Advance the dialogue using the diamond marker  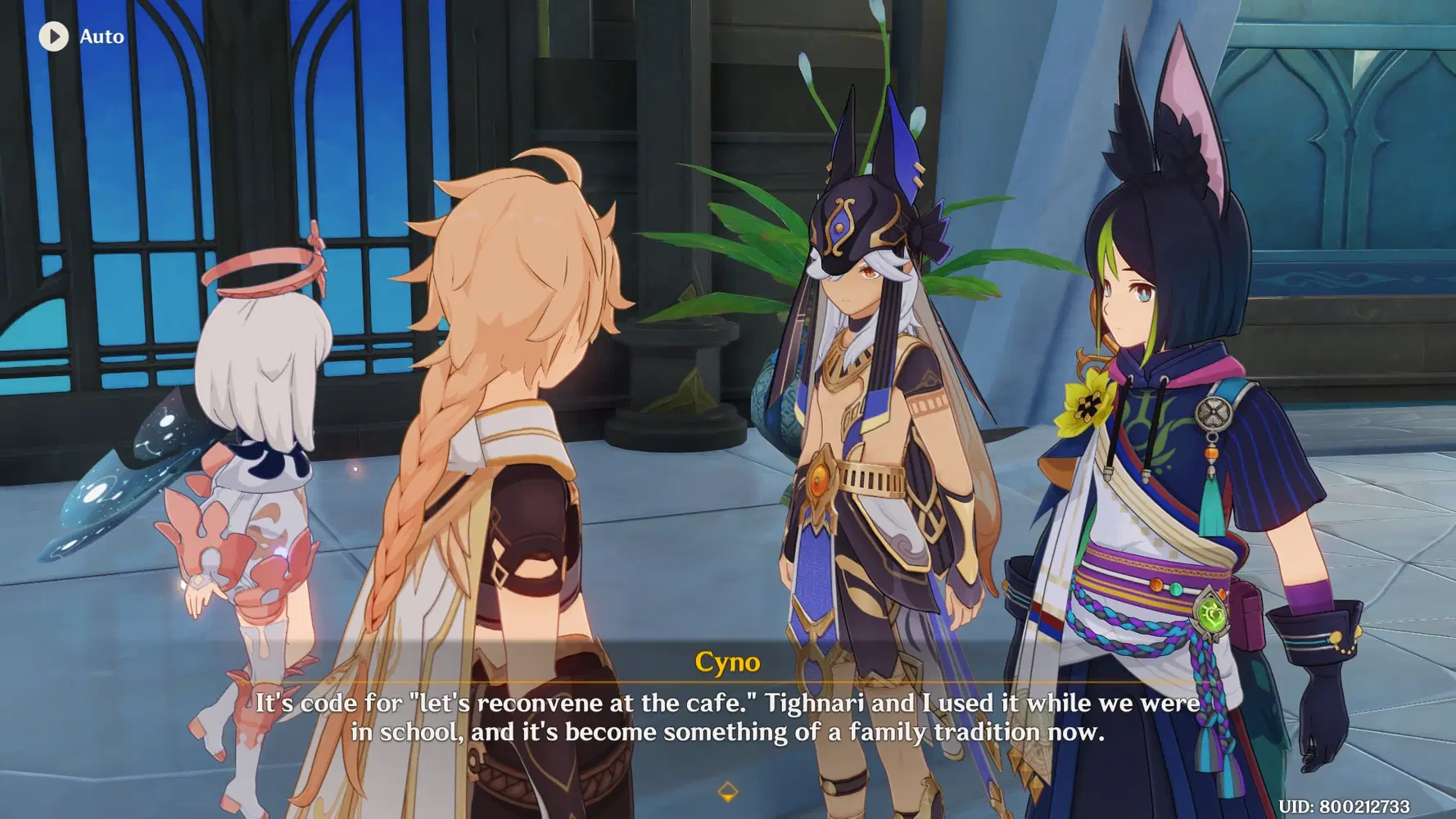pos(727,791)
